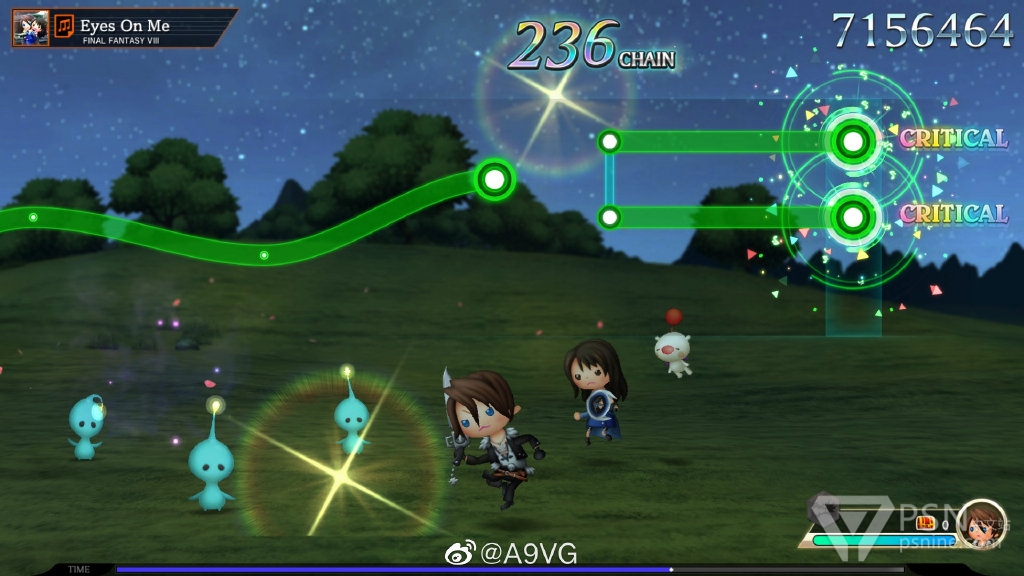Click the white marker on the TIME bar
Image resolution: width=1024 pixels, height=576 pixels.
tap(671, 569)
